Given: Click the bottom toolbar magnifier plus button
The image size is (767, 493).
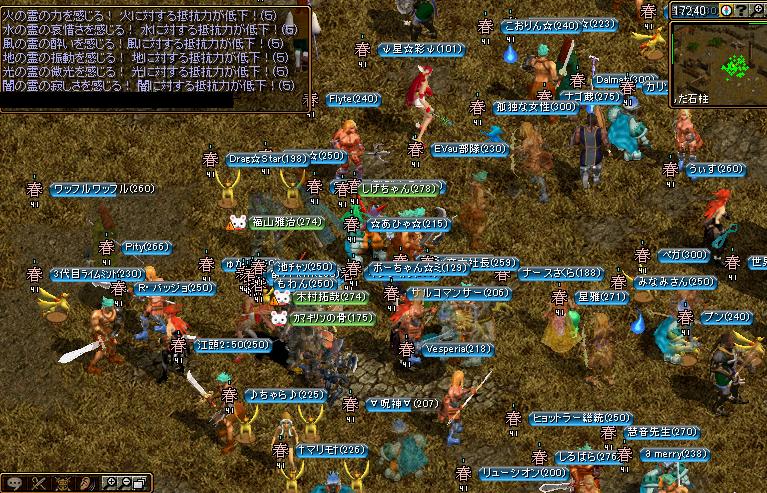Looking at the screenshot, I should (x=109, y=484).
